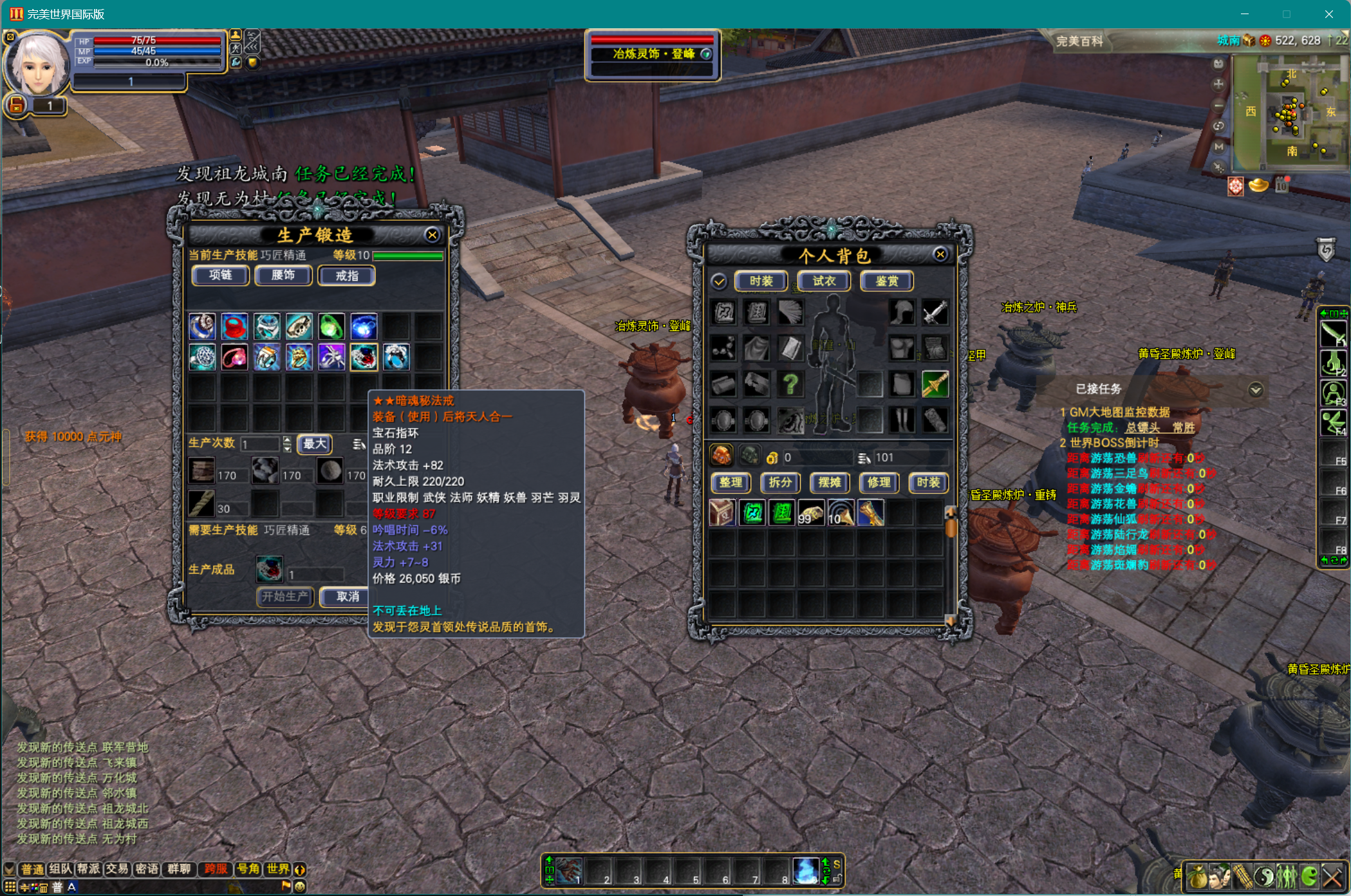Screen dimensions: 1351x896
Task: Open the 时装 fashion tab at top of bag
Action: tap(761, 281)
